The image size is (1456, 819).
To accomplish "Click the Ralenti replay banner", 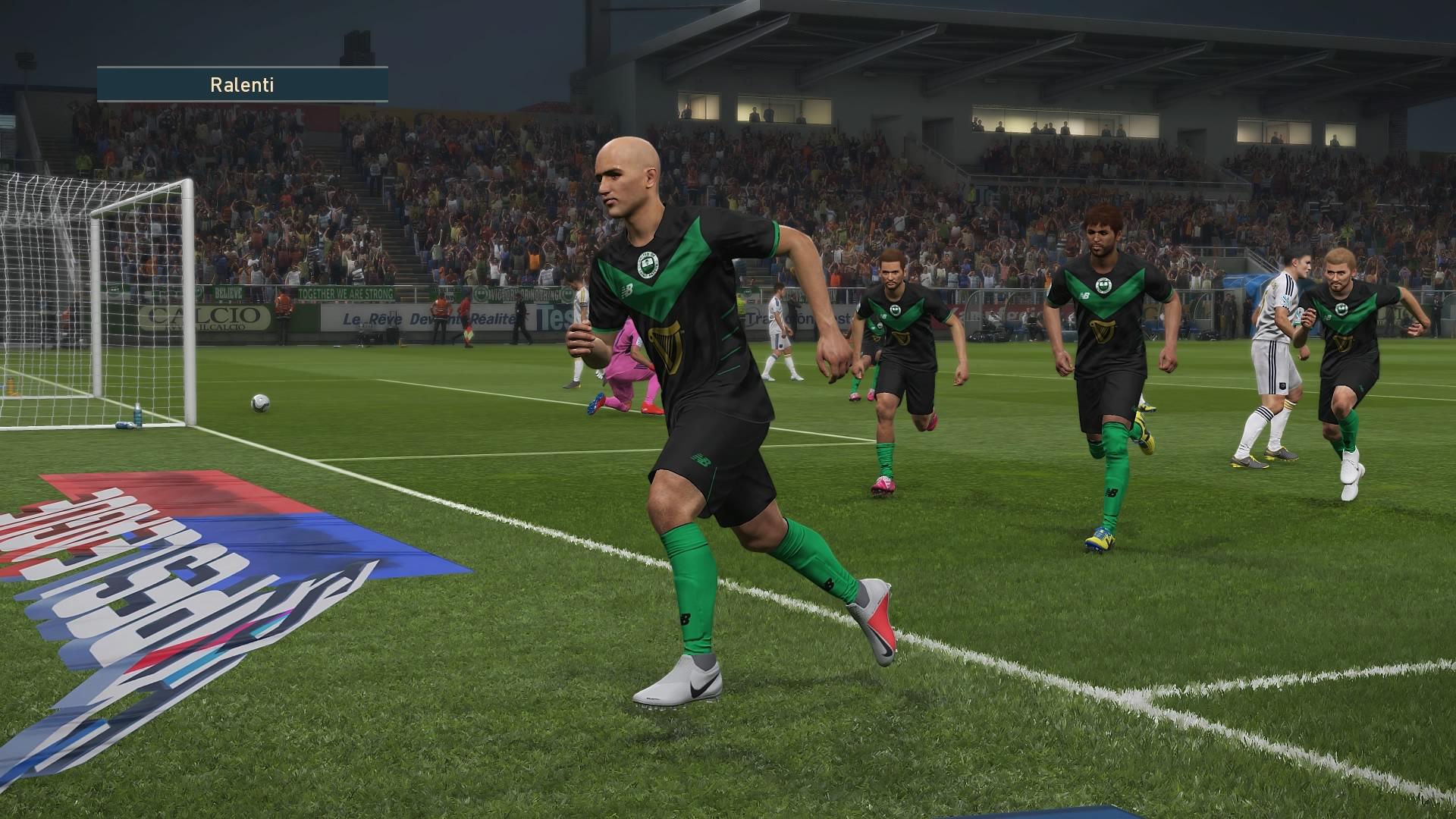I will (242, 85).
